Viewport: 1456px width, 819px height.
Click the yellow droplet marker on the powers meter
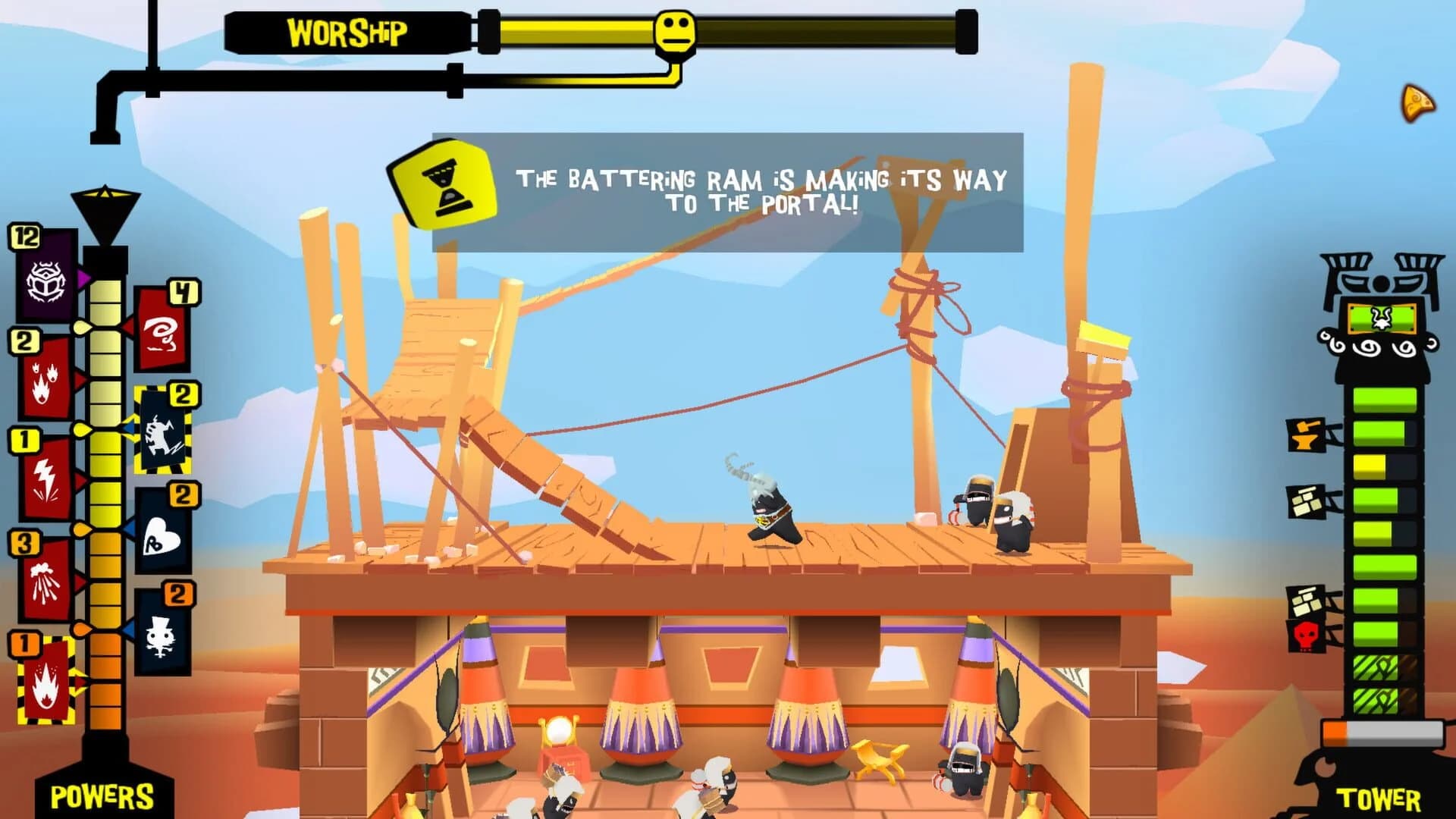pos(81,326)
